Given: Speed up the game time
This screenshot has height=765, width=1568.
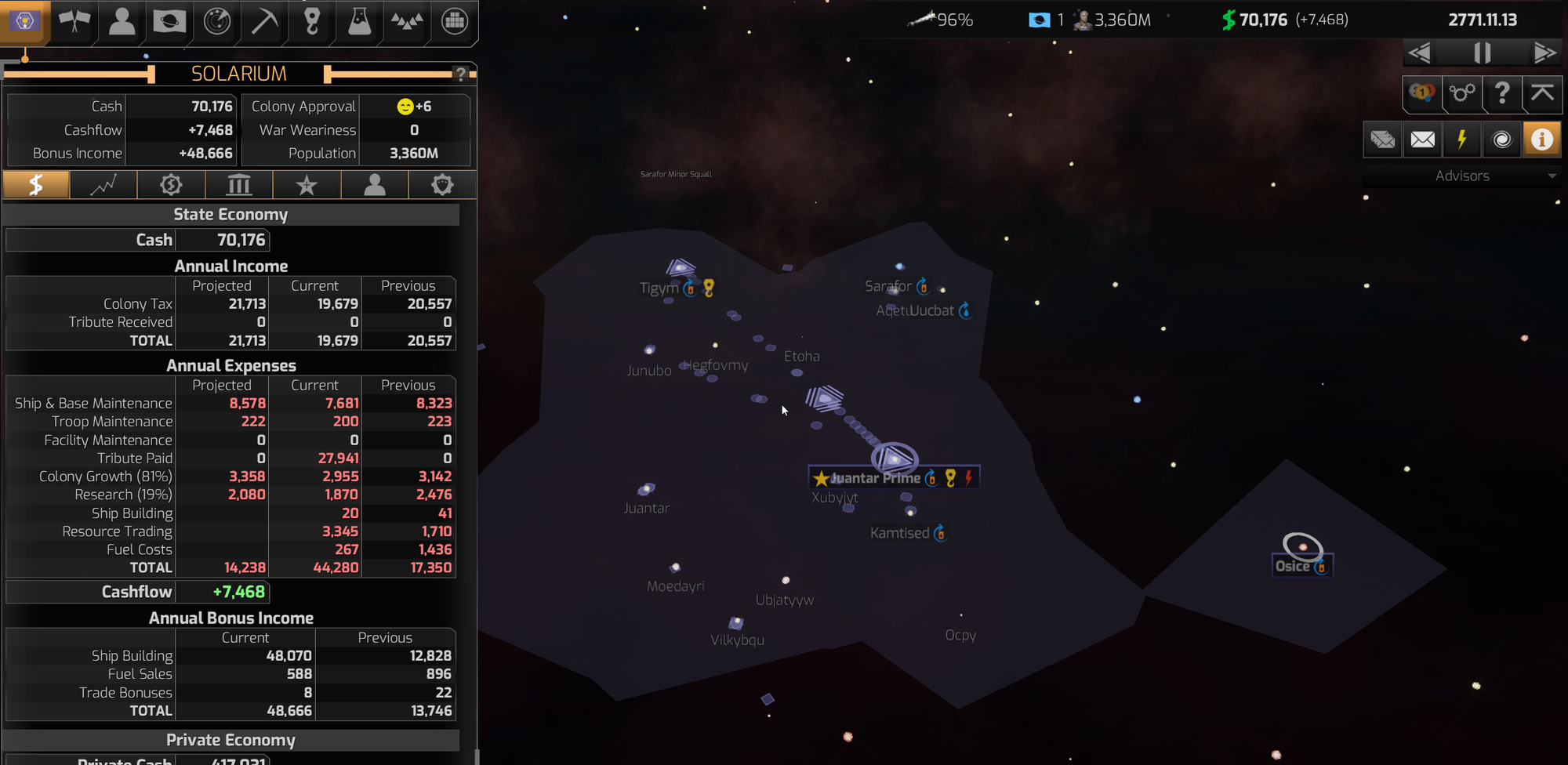Looking at the screenshot, I should tap(1544, 53).
